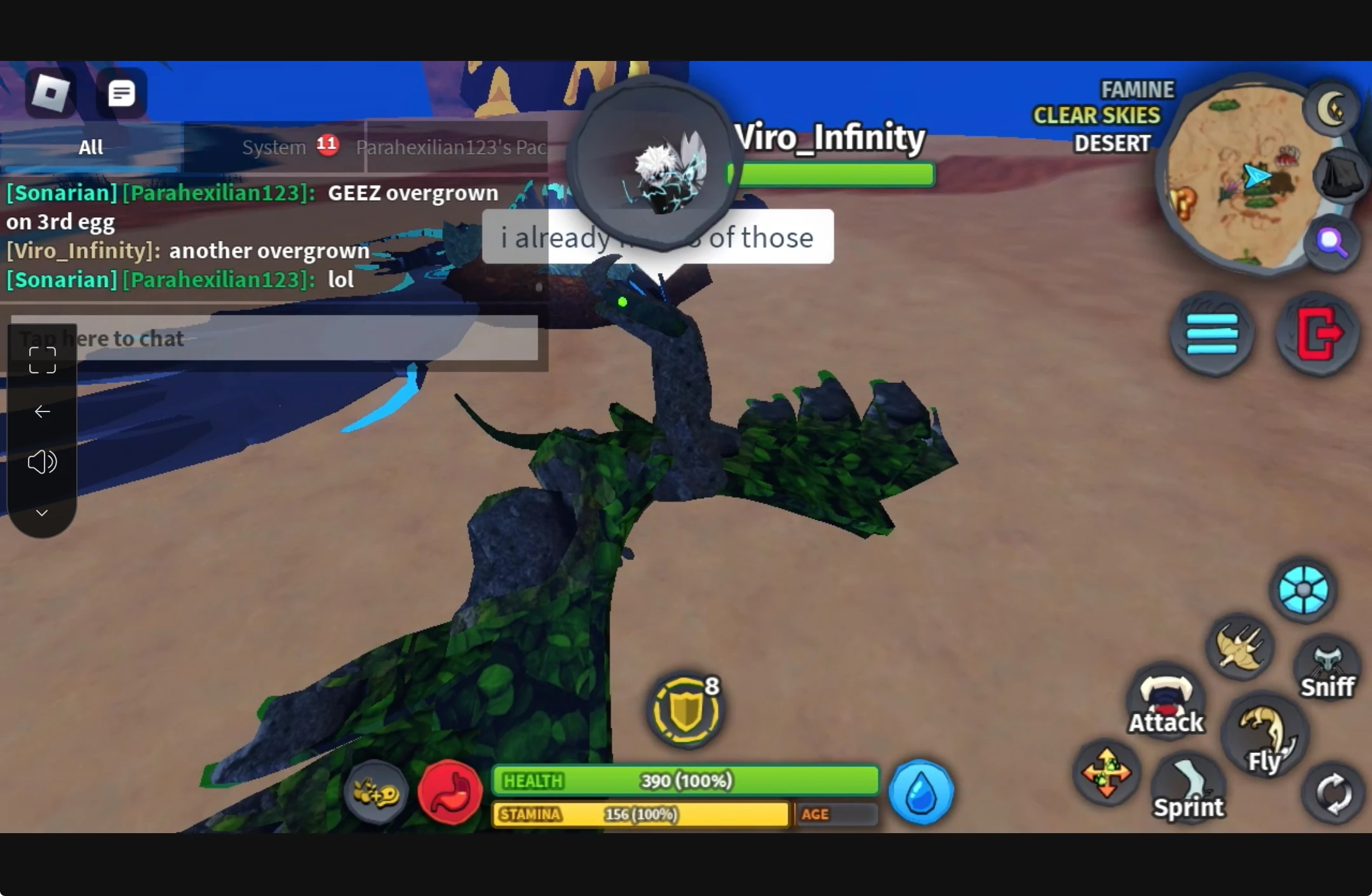Collapse the side panel with the down chevron
Screen dimensions: 1372x896
(42, 512)
